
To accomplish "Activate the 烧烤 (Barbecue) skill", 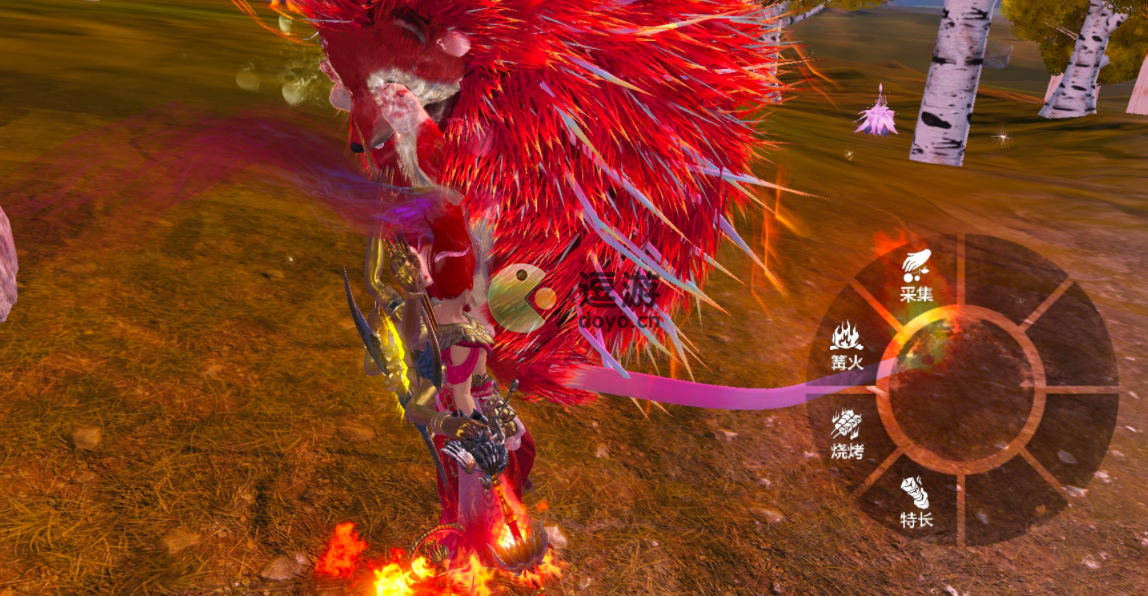I will pos(847,435).
